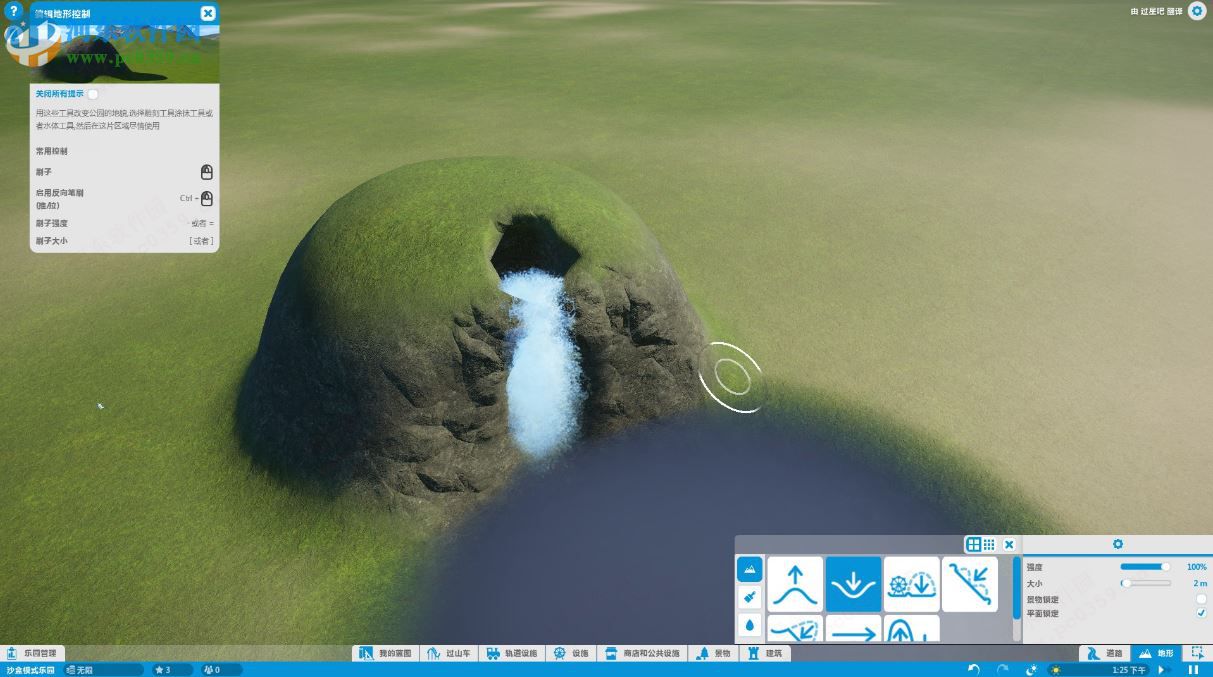Close the terrain tool browser panel
Viewport: 1213px width, 677px height.
click(1009, 545)
